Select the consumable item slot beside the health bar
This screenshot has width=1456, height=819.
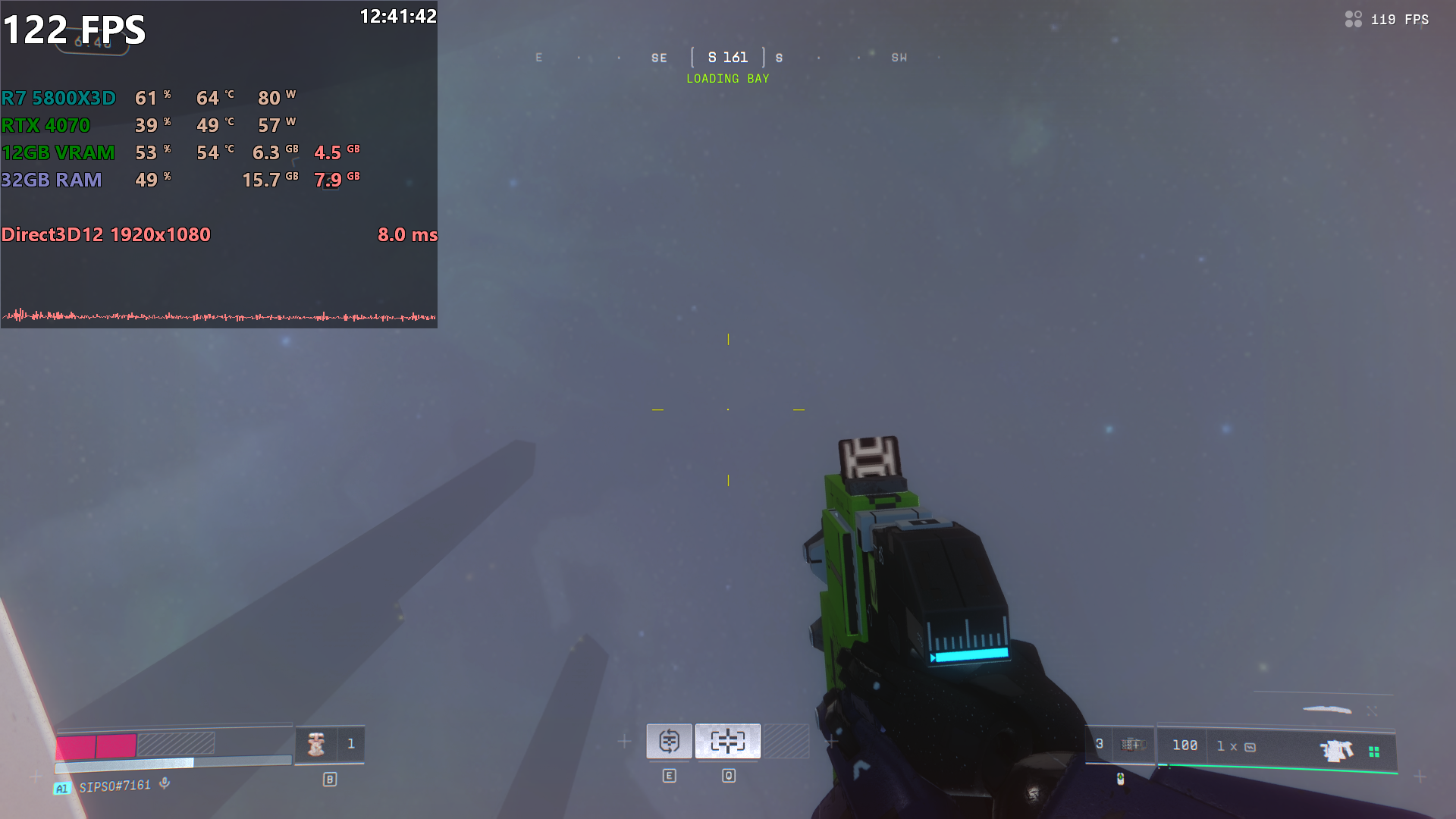click(x=316, y=744)
